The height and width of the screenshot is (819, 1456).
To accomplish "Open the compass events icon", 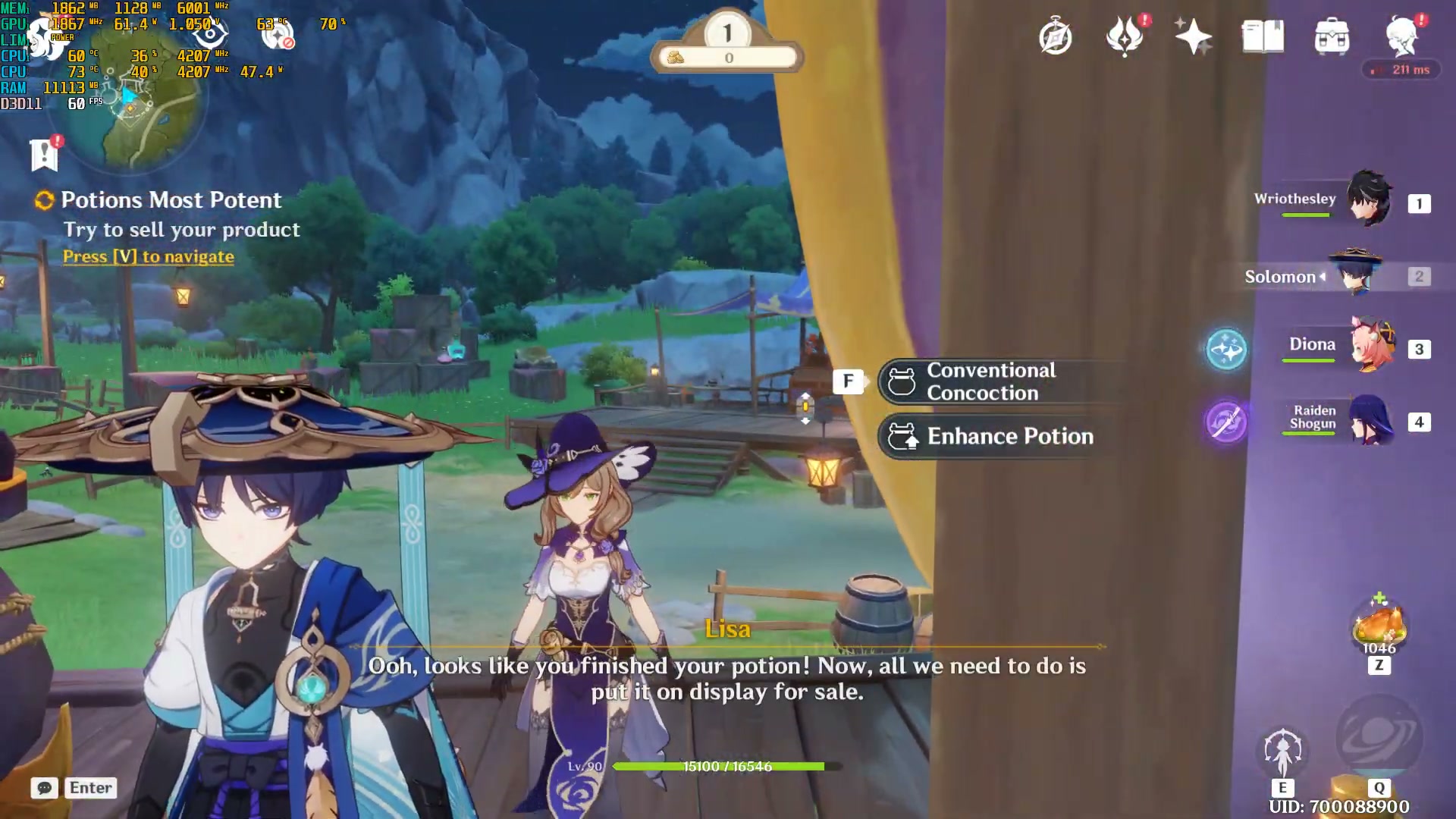I will point(1055,36).
